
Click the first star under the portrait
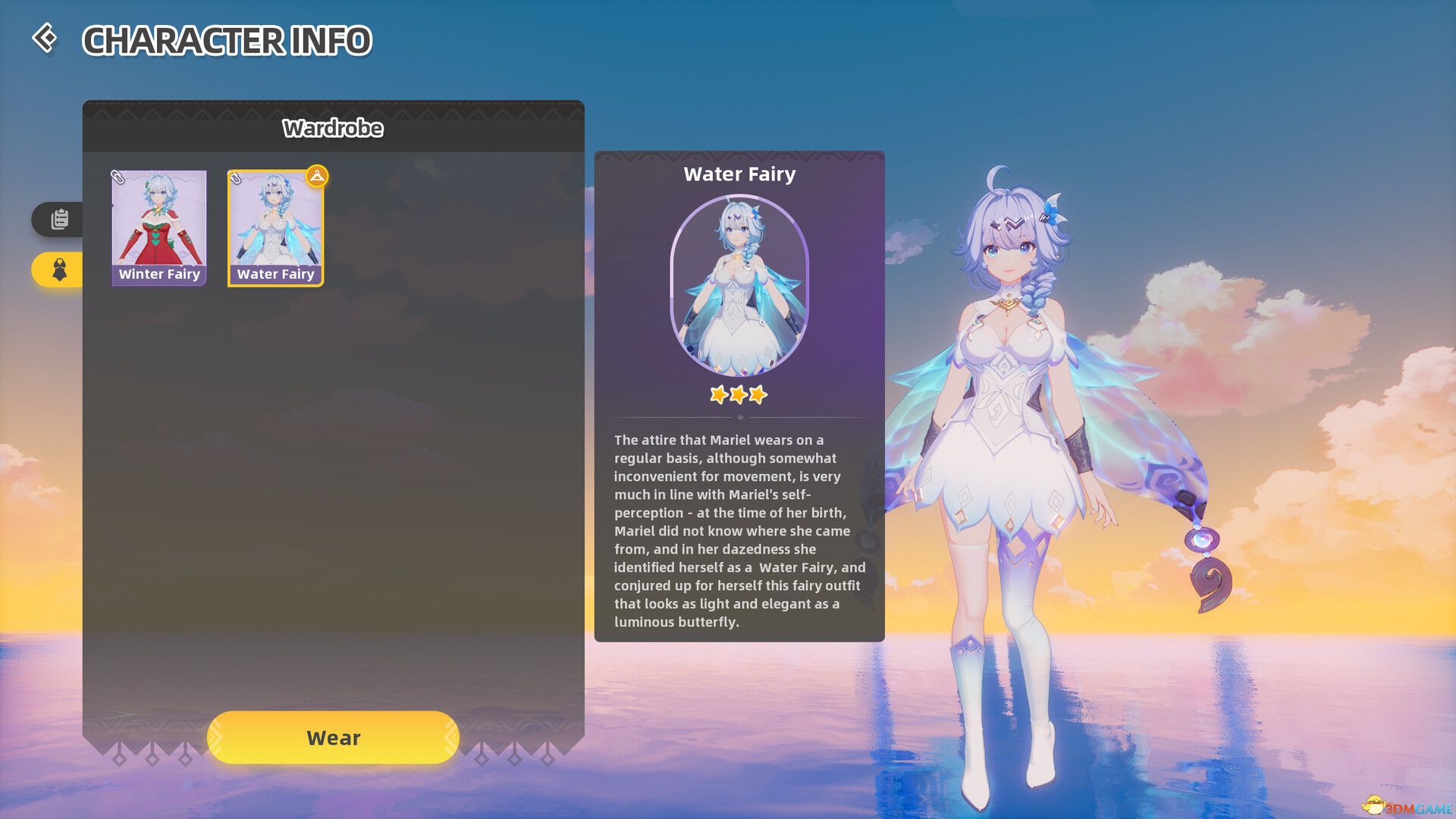(x=718, y=394)
